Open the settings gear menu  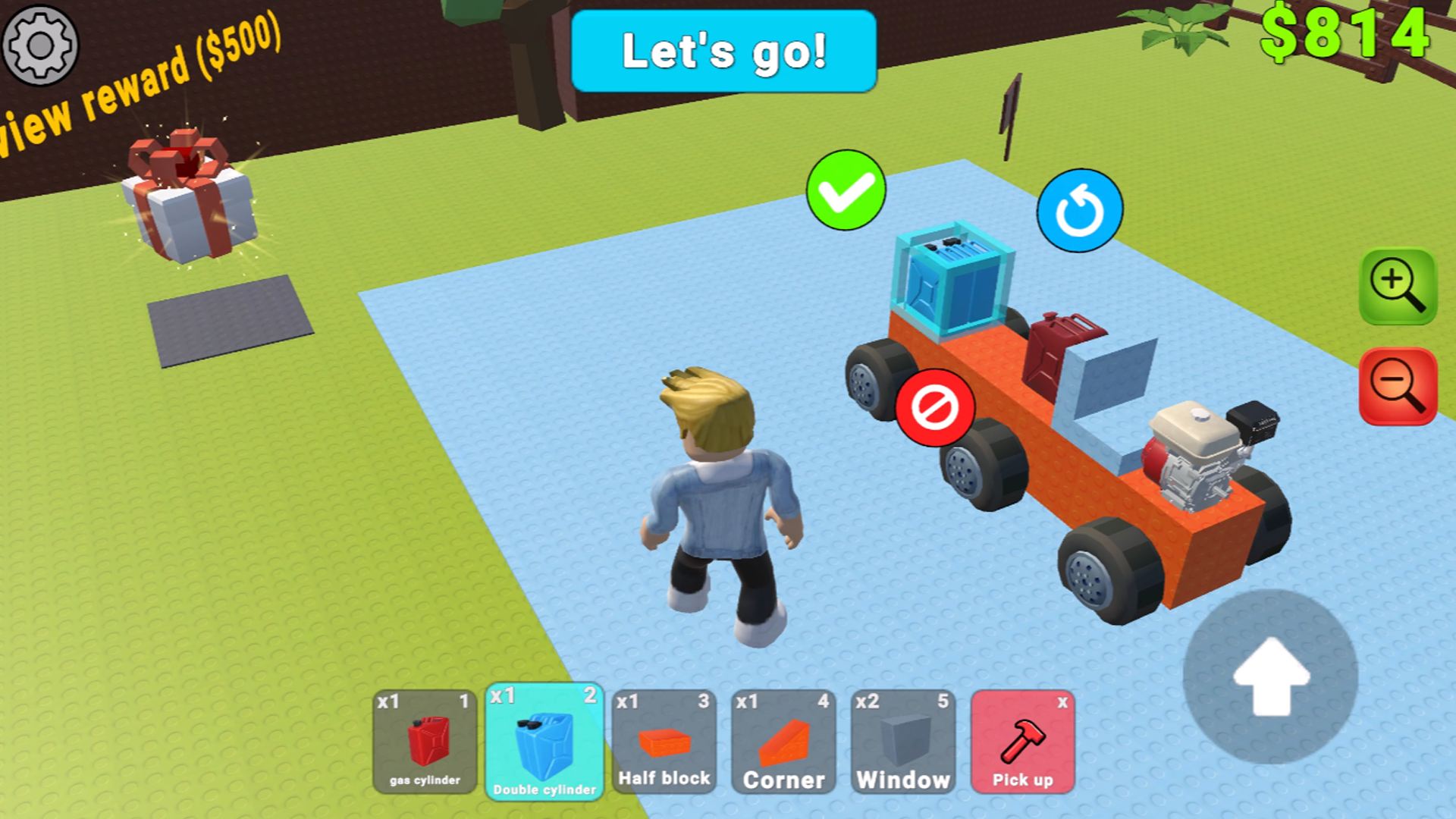[39, 45]
